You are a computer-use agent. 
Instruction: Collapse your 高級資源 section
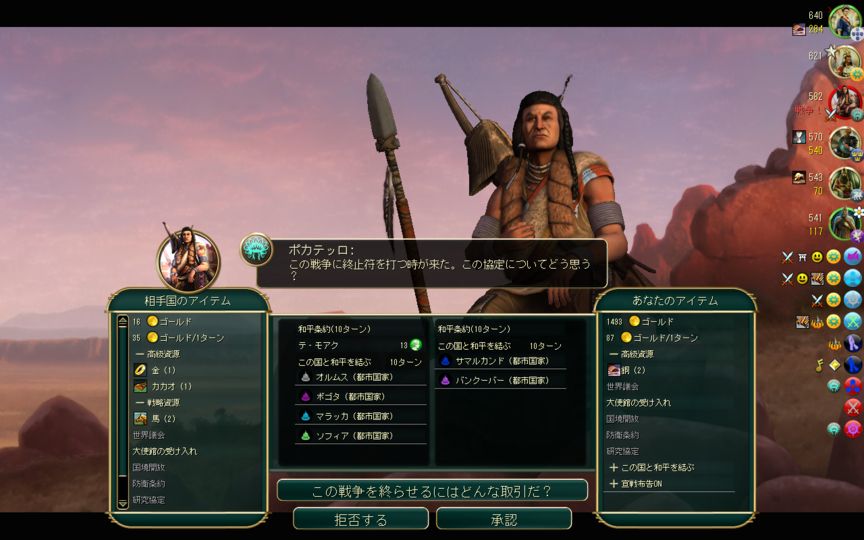coord(640,354)
